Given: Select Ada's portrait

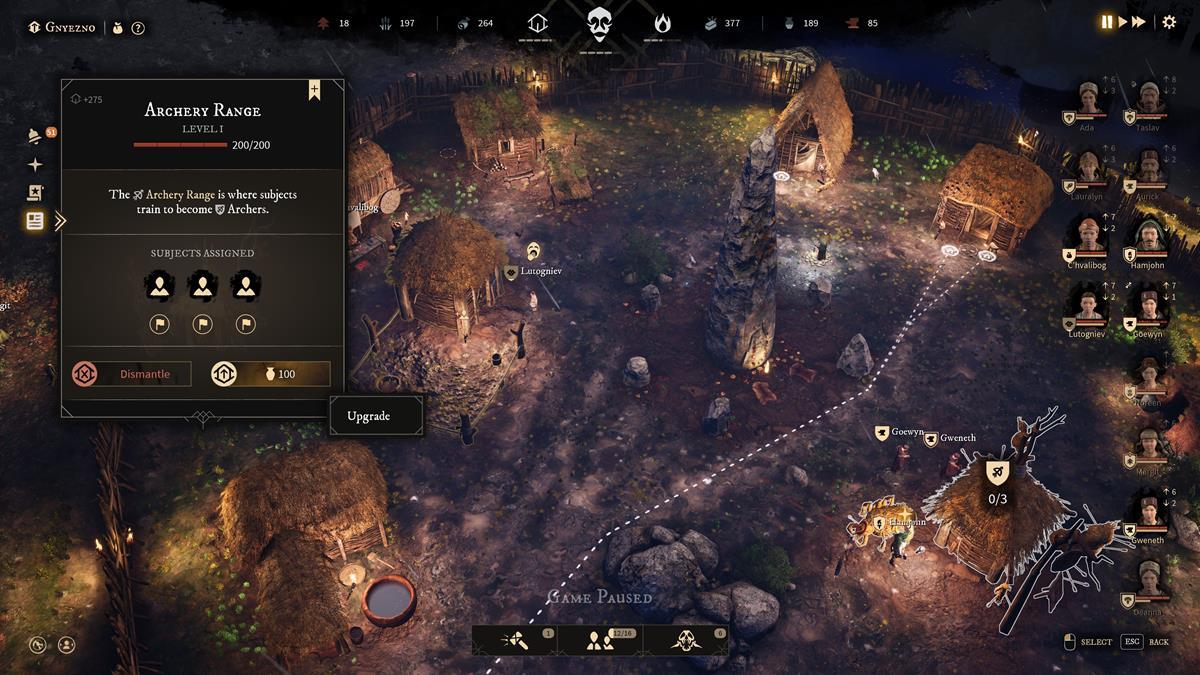Looking at the screenshot, I should pyautogui.click(x=1088, y=98).
